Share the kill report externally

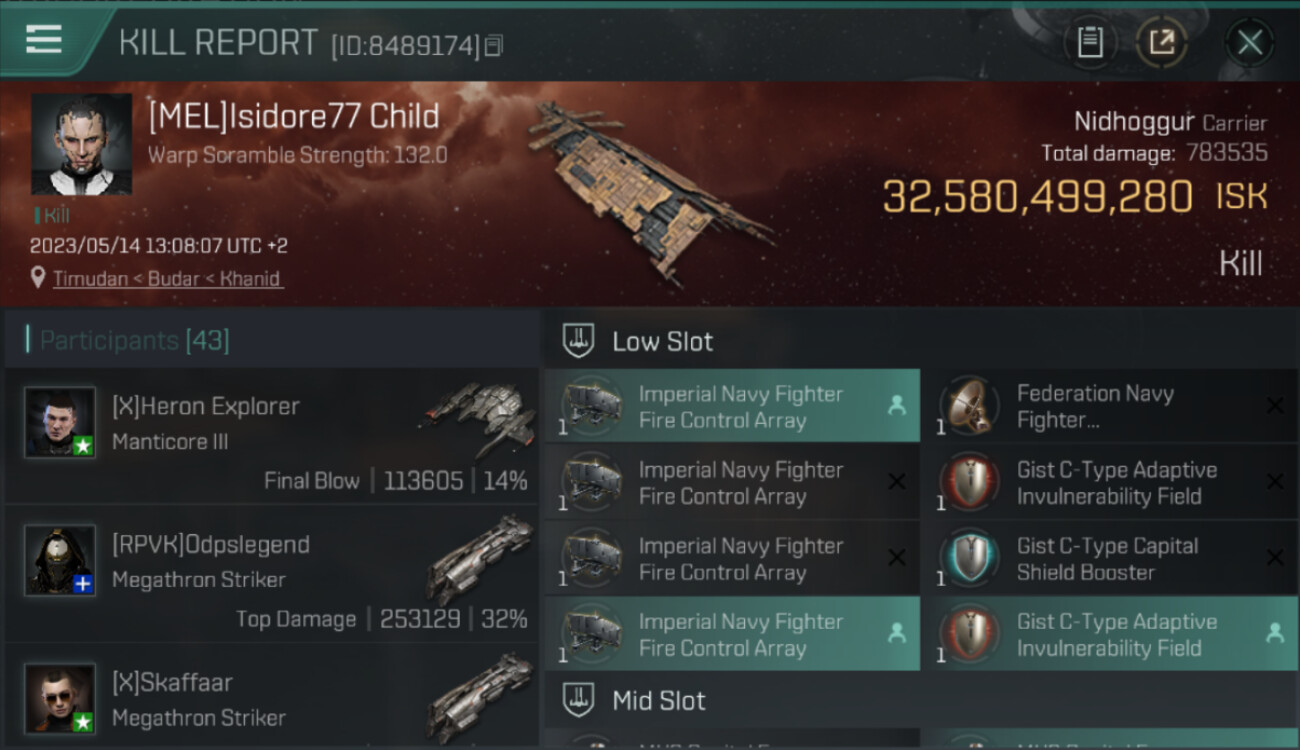coord(1161,42)
